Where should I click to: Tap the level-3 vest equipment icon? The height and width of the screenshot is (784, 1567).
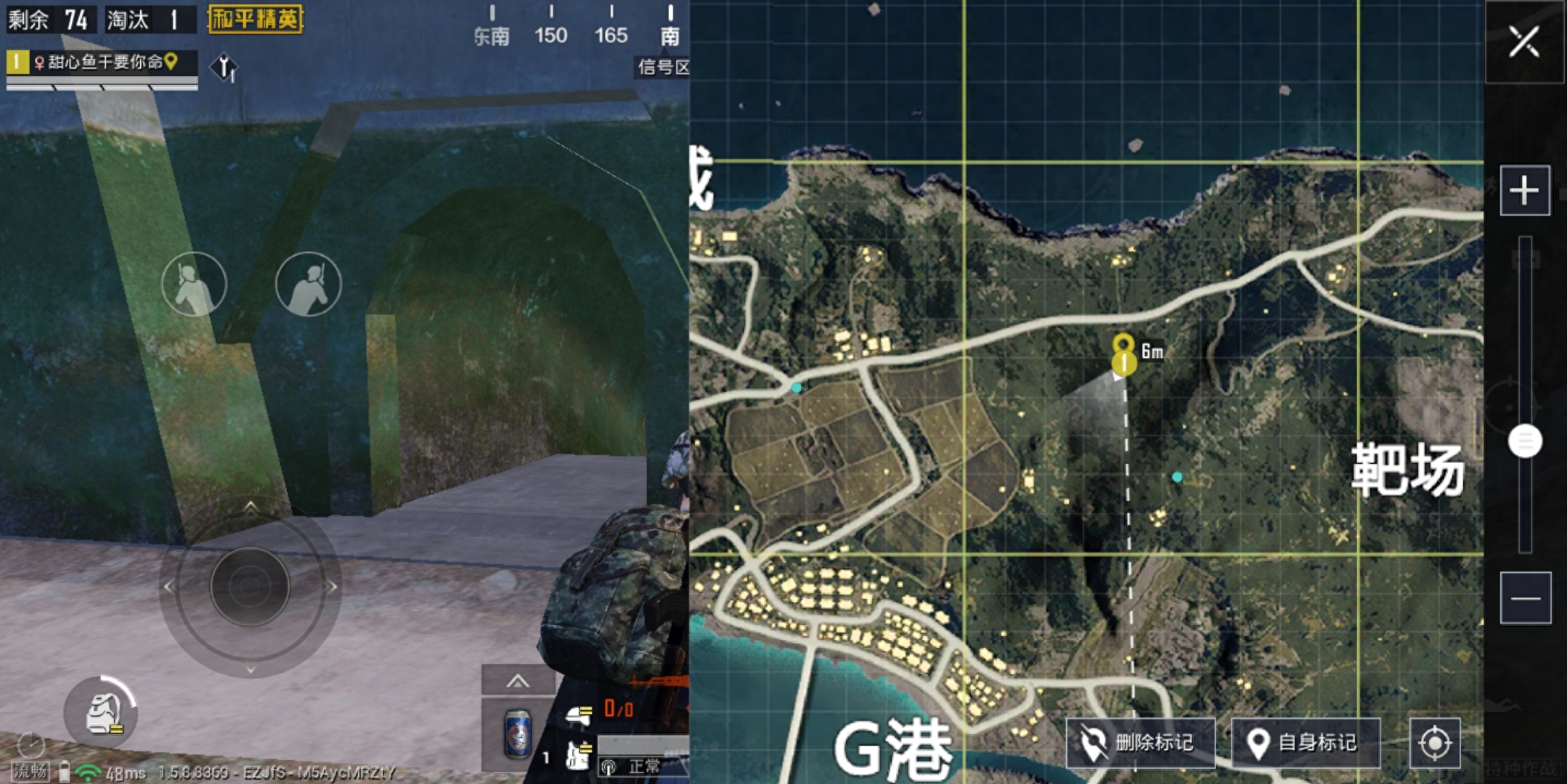(x=579, y=756)
